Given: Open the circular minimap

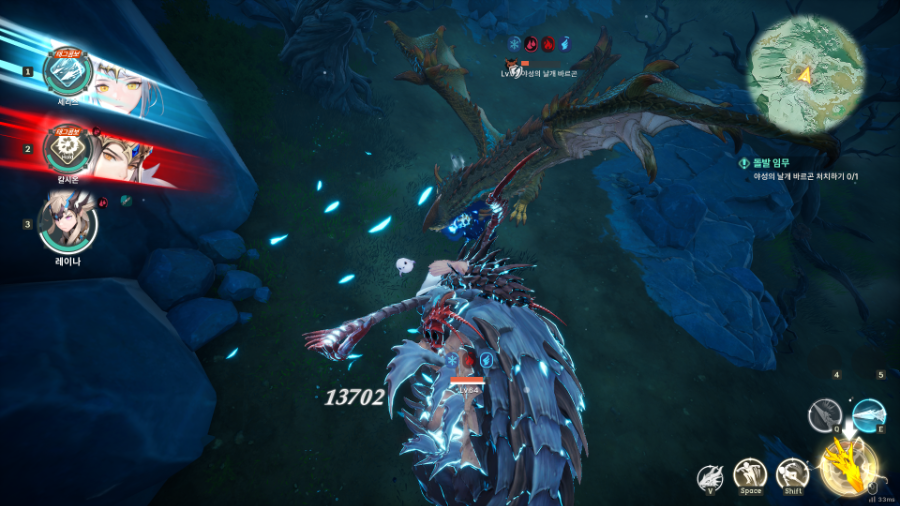Looking at the screenshot, I should click(804, 71).
